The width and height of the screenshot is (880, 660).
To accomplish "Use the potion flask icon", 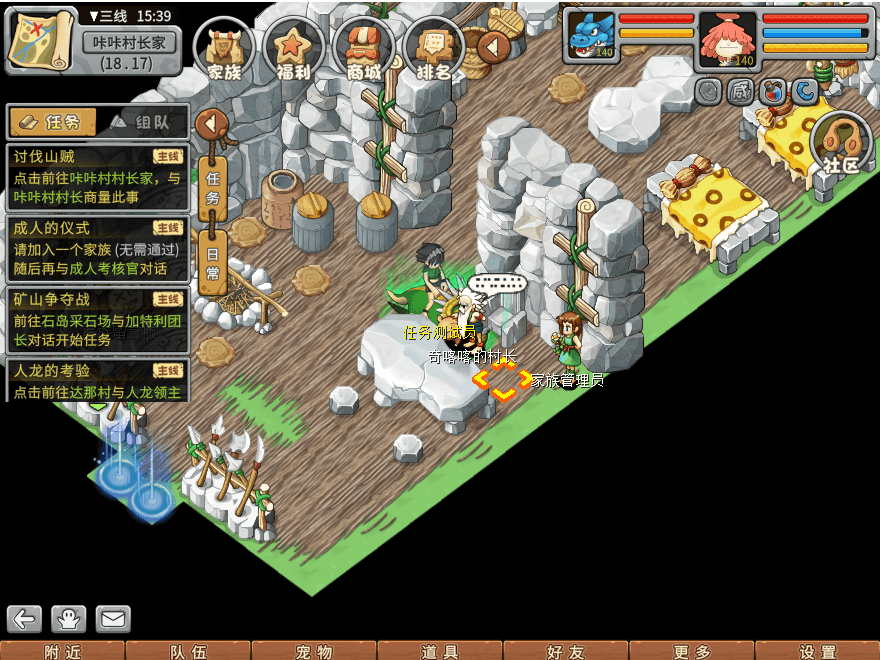I will tap(773, 93).
